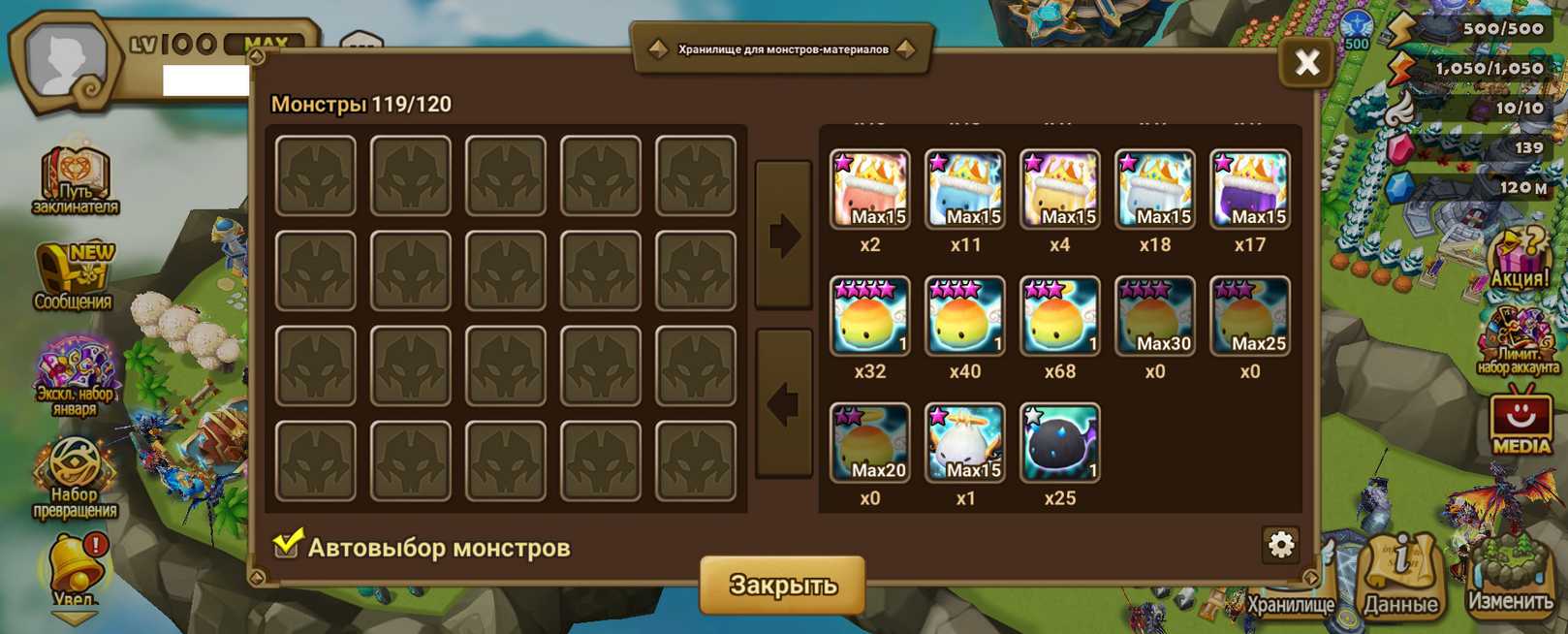Select the purple king angelmon x17
Image resolution: width=1568 pixels, height=634 pixels.
pyautogui.click(x=1249, y=189)
